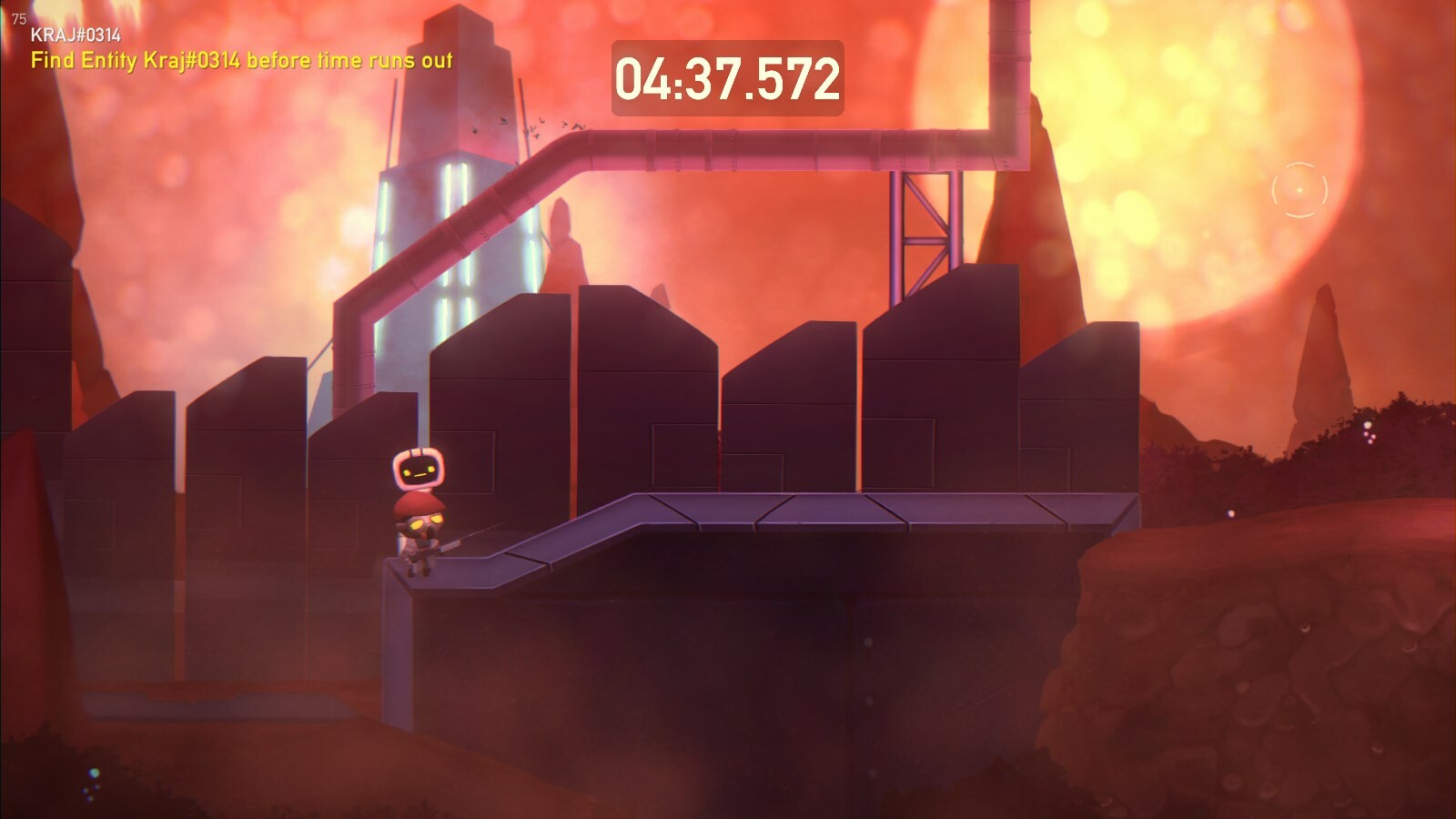Screen dimensions: 1456x819
Task: Expand the dark HUD box behind the timer
Action: 728,78
